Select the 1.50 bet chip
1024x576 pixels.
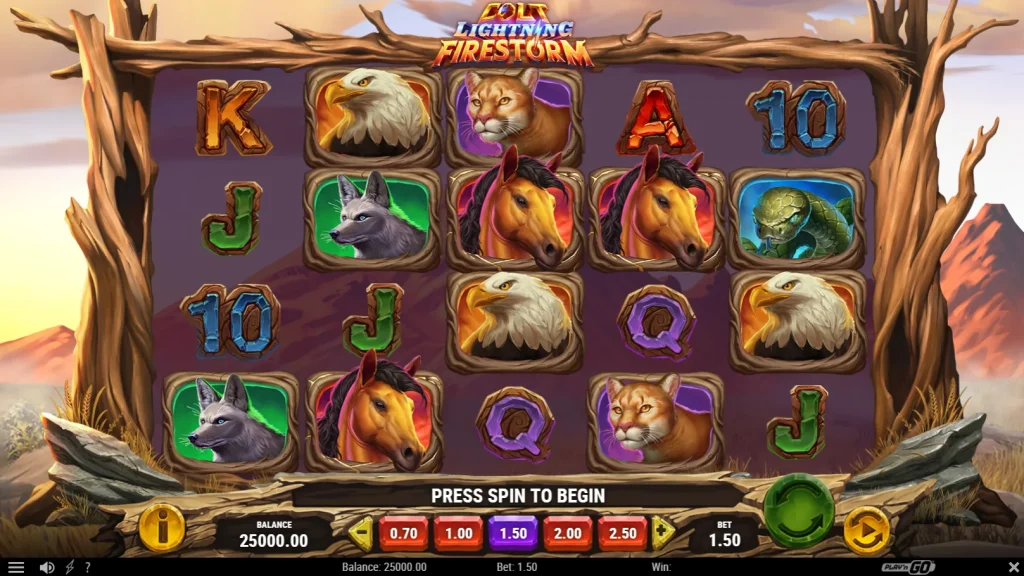pyautogui.click(x=513, y=533)
